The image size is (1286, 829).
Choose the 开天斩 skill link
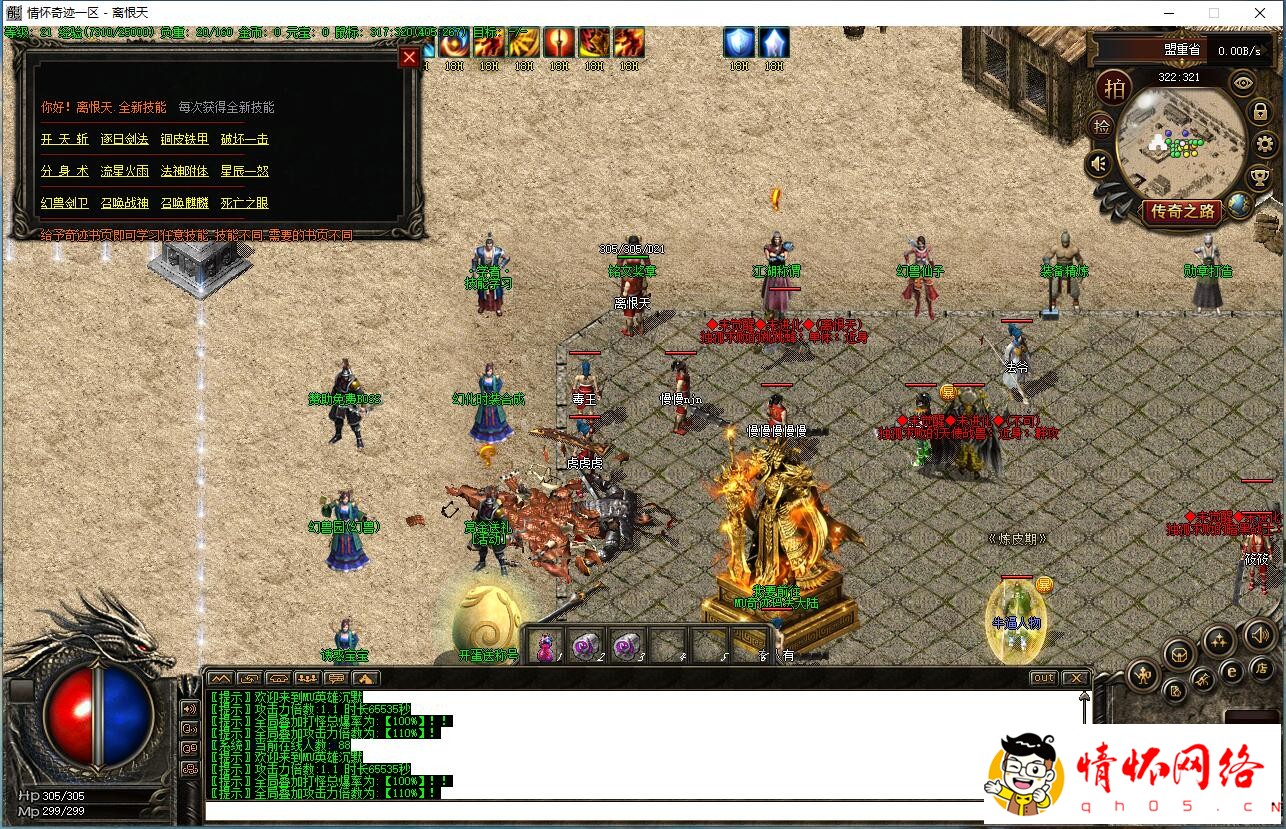65,140
